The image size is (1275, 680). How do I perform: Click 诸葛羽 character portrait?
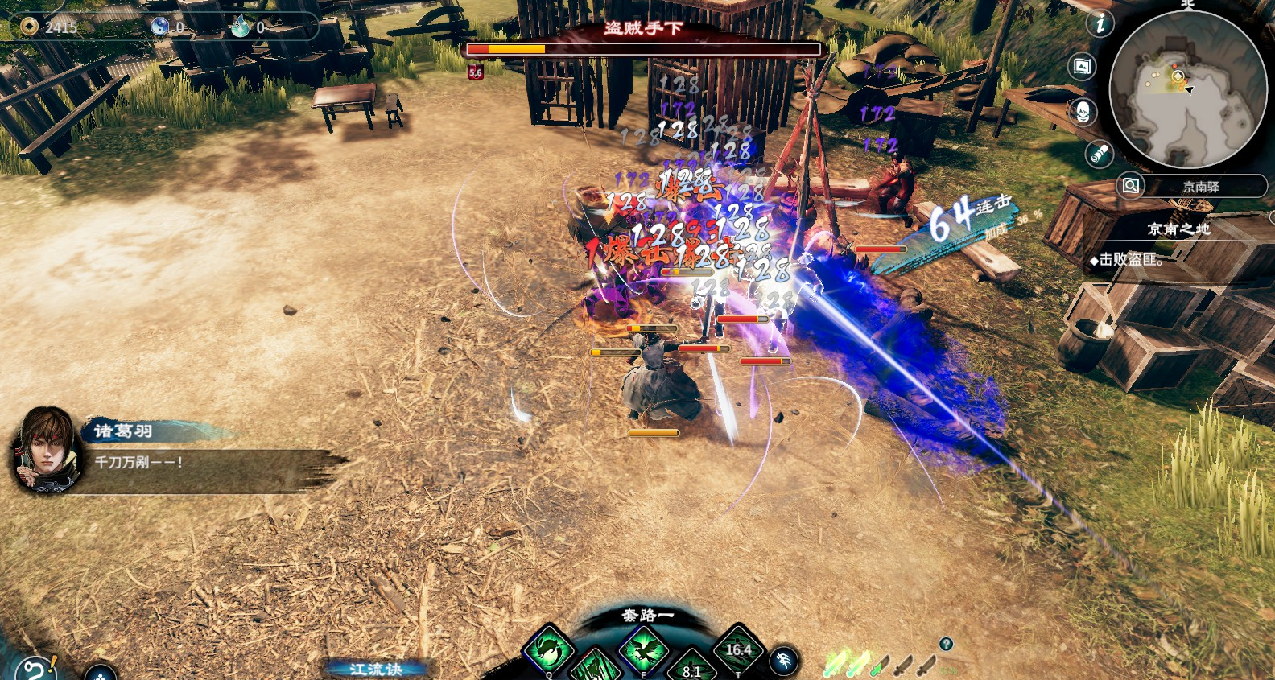click(46, 449)
